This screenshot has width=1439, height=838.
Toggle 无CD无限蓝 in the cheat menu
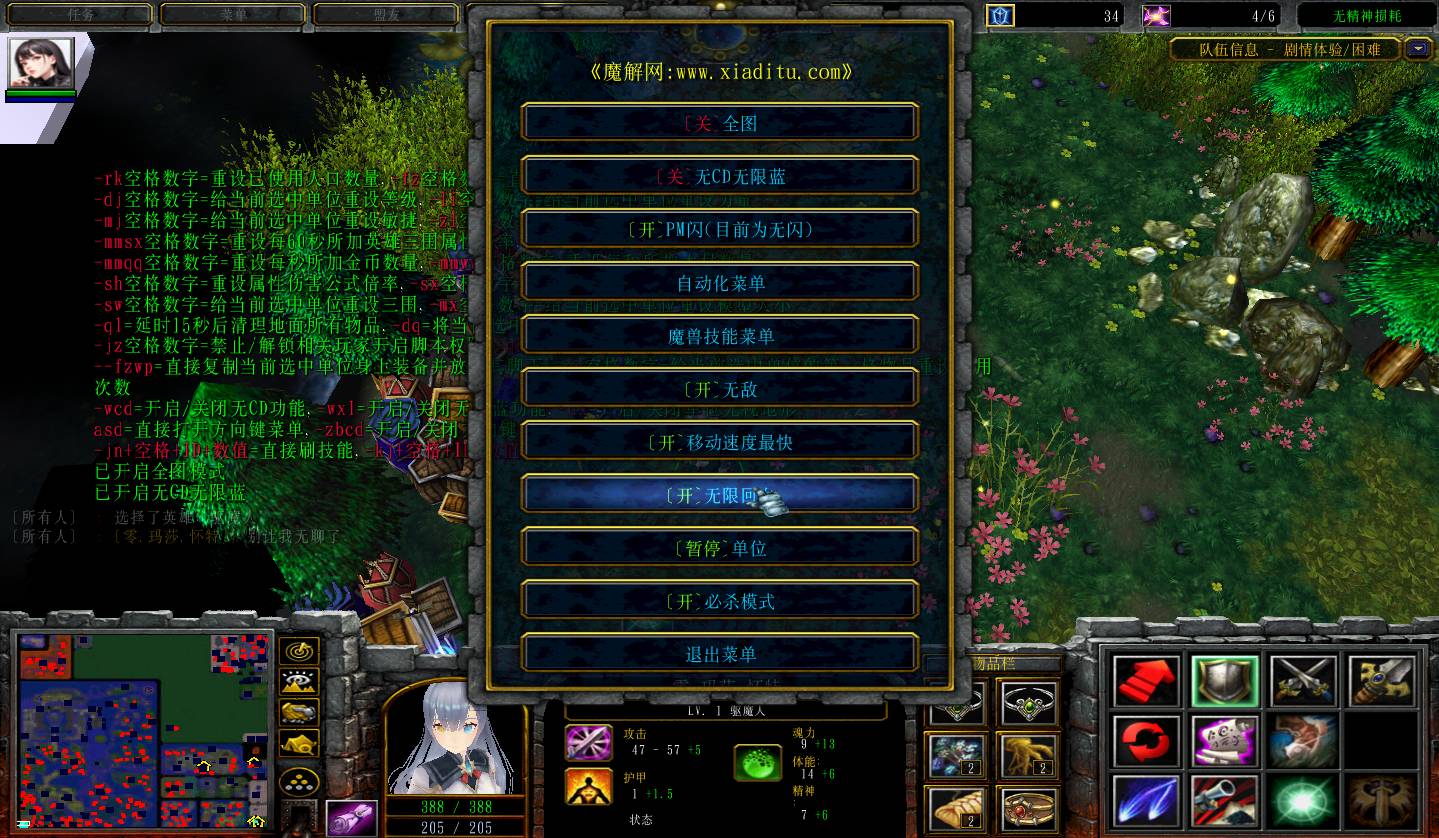720,176
